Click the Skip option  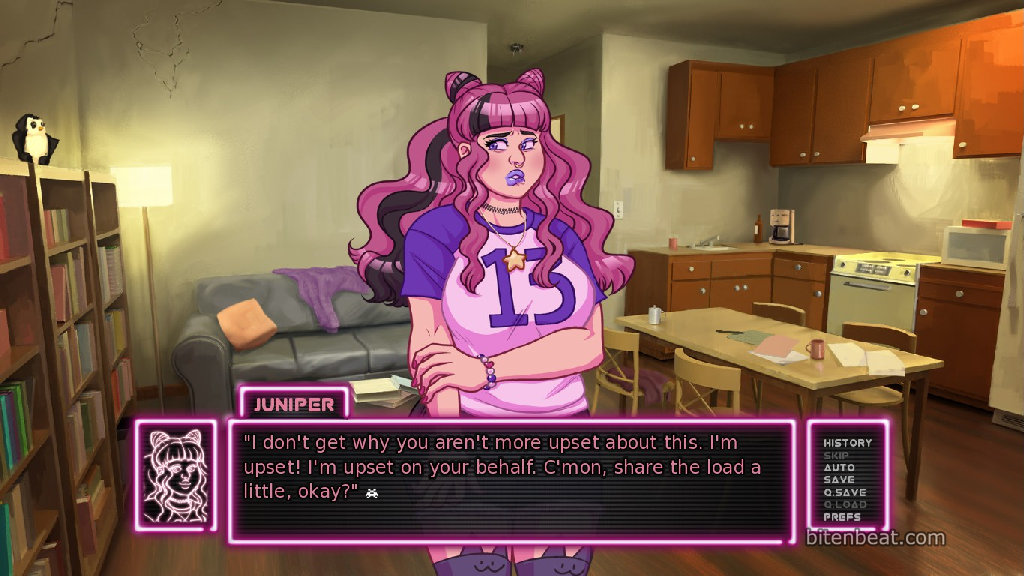836,455
